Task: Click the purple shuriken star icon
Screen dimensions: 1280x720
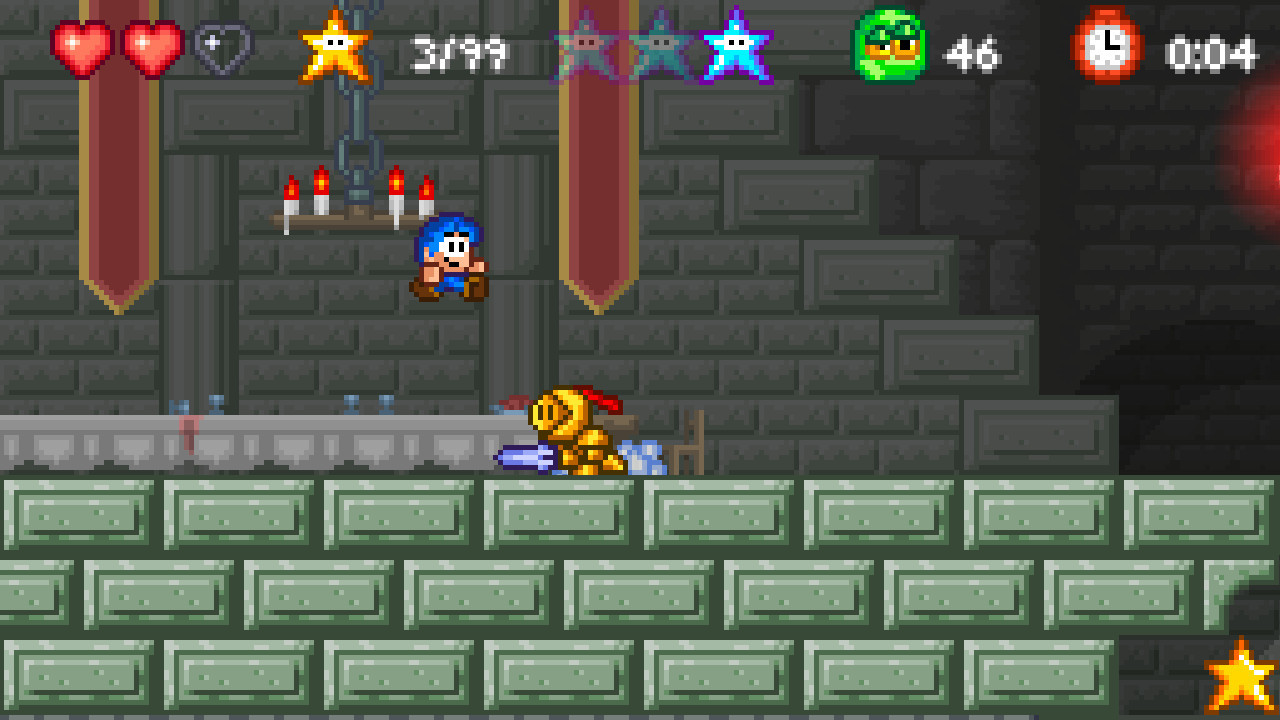Action: tap(737, 45)
